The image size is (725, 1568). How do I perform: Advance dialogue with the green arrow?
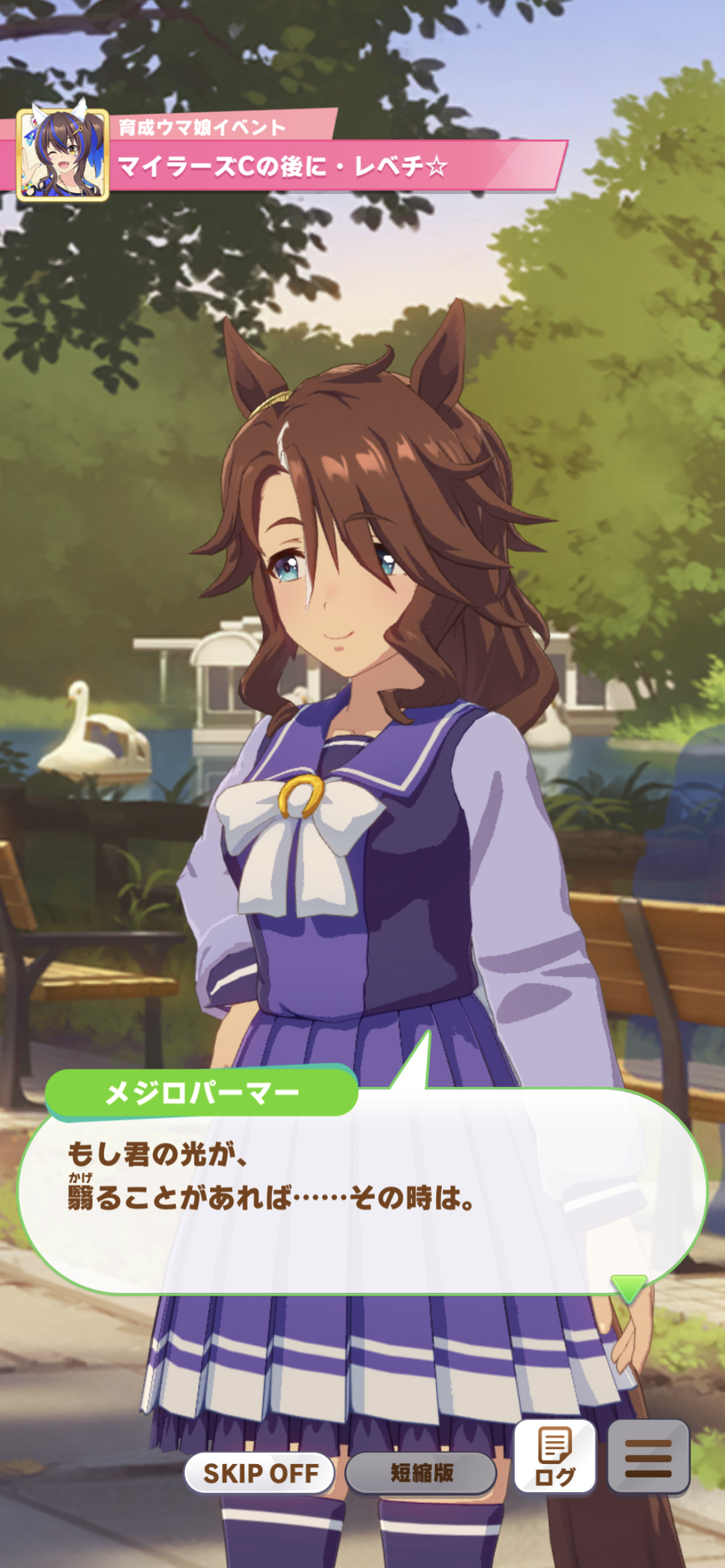coord(628,1287)
